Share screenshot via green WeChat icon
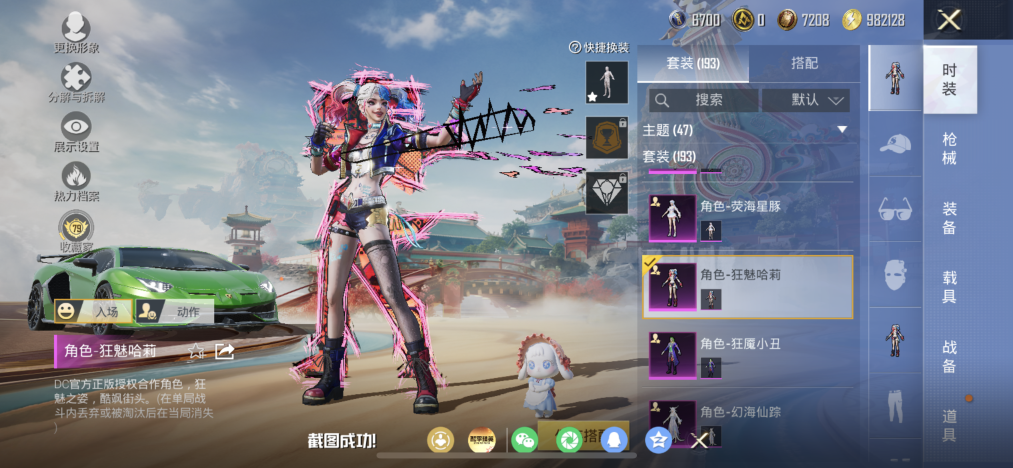Viewport: 1013px width, 468px height. 524,439
